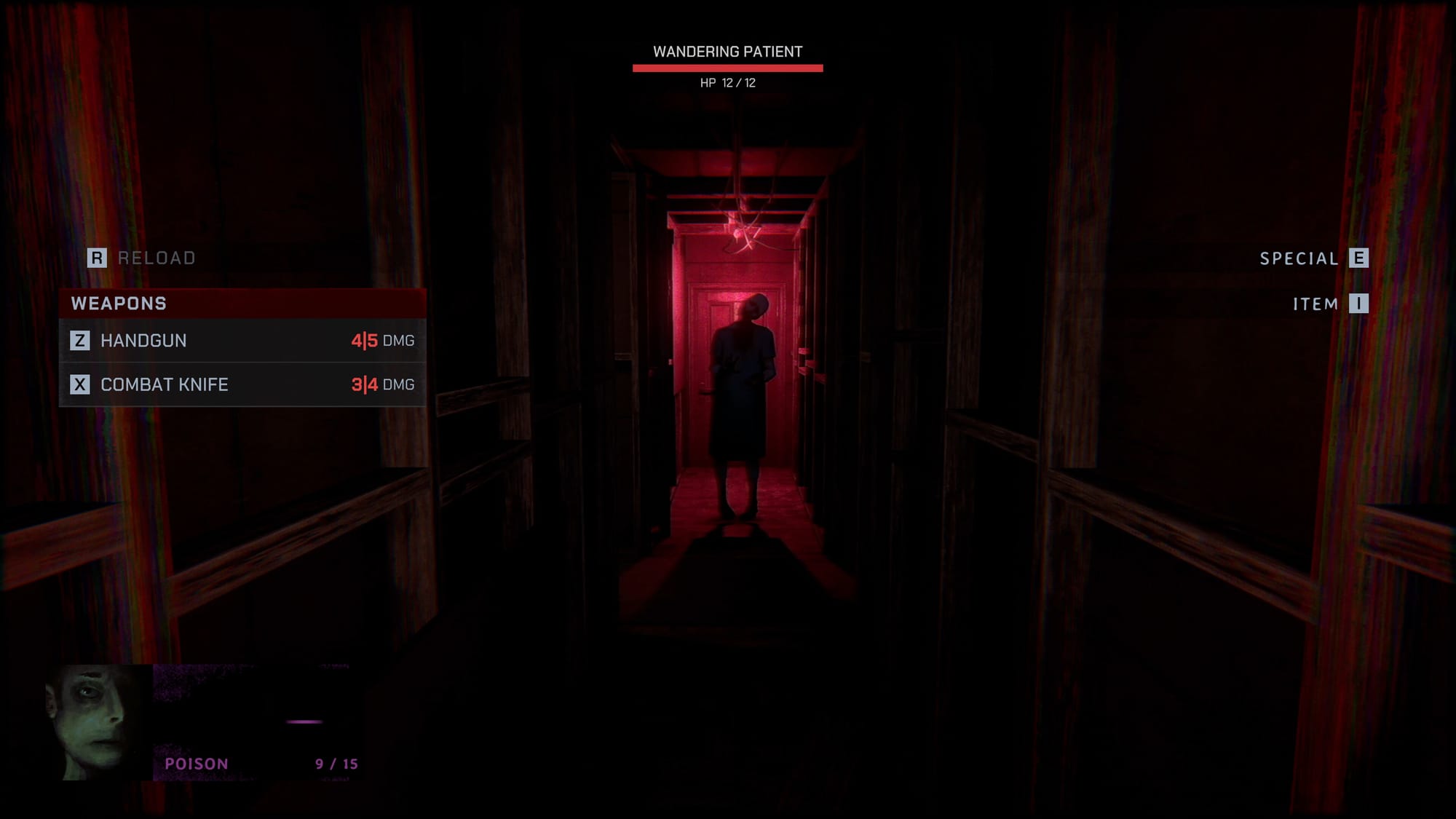Select the Combat Knife weapon entry
The height and width of the screenshot is (819, 1456).
164,384
